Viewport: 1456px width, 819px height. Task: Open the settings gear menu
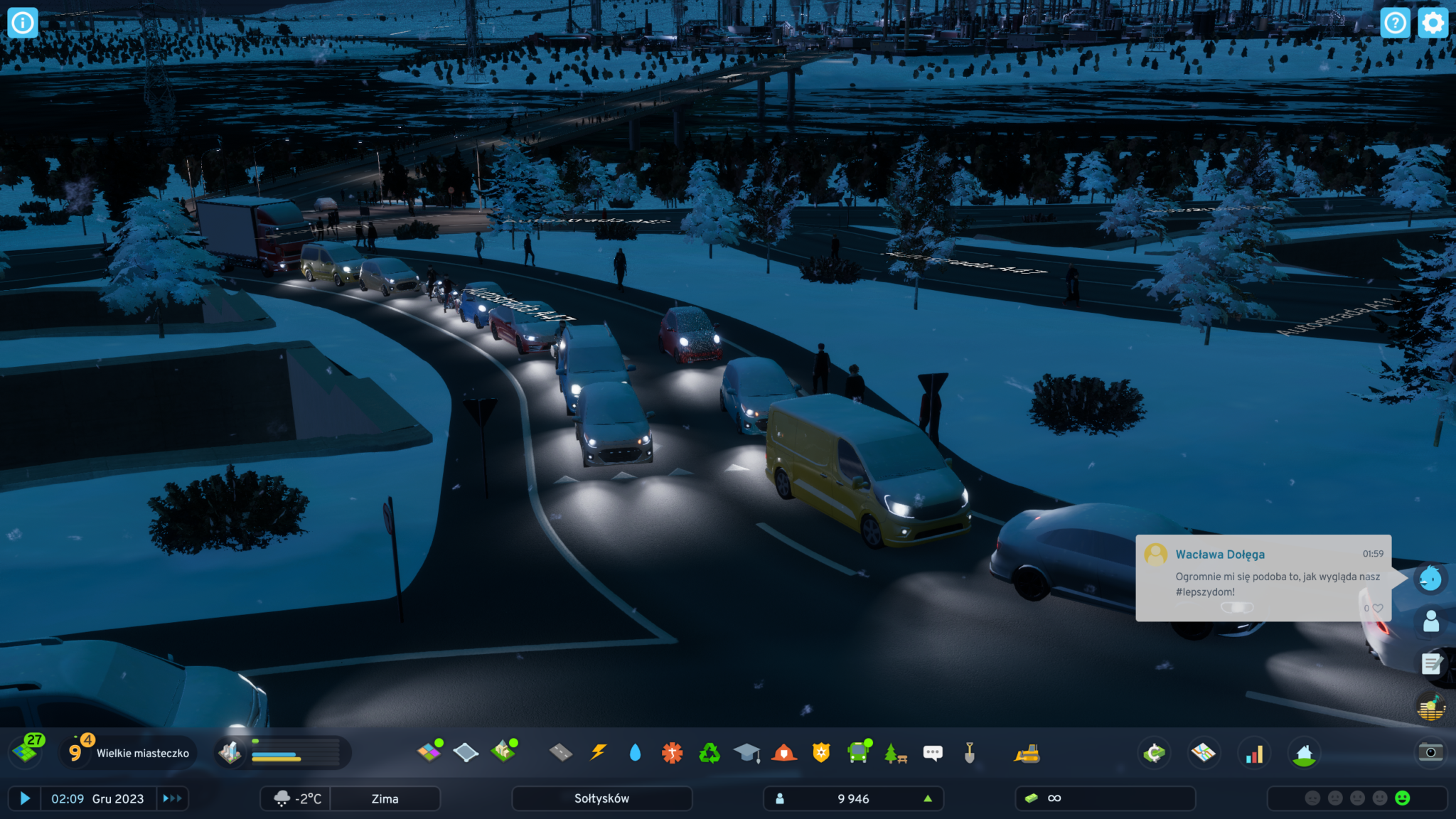[1433, 23]
